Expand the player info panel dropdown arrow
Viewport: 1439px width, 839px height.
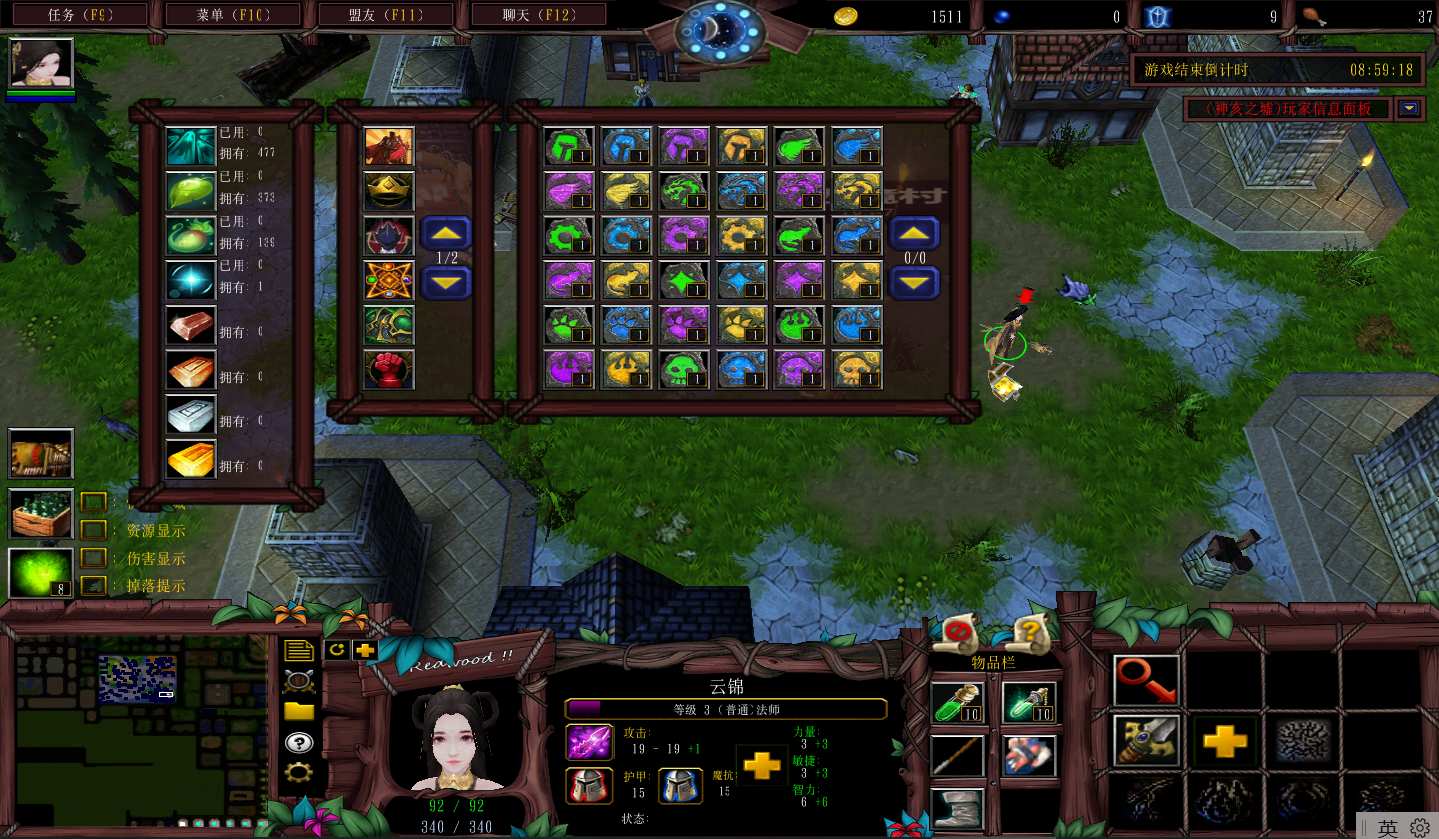click(x=1409, y=108)
